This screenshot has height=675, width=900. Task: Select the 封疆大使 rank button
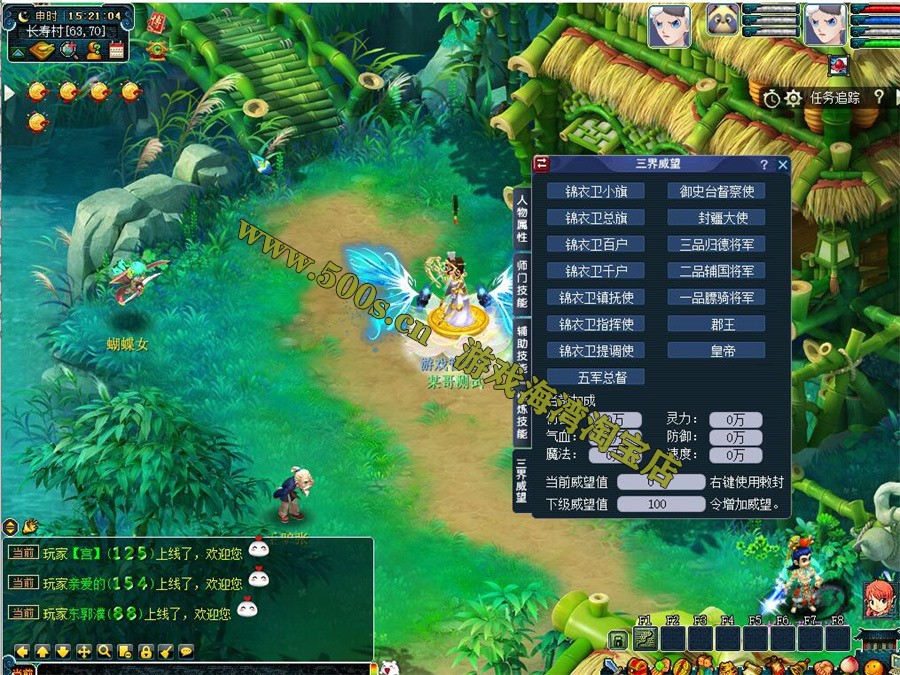coord(716,218)
